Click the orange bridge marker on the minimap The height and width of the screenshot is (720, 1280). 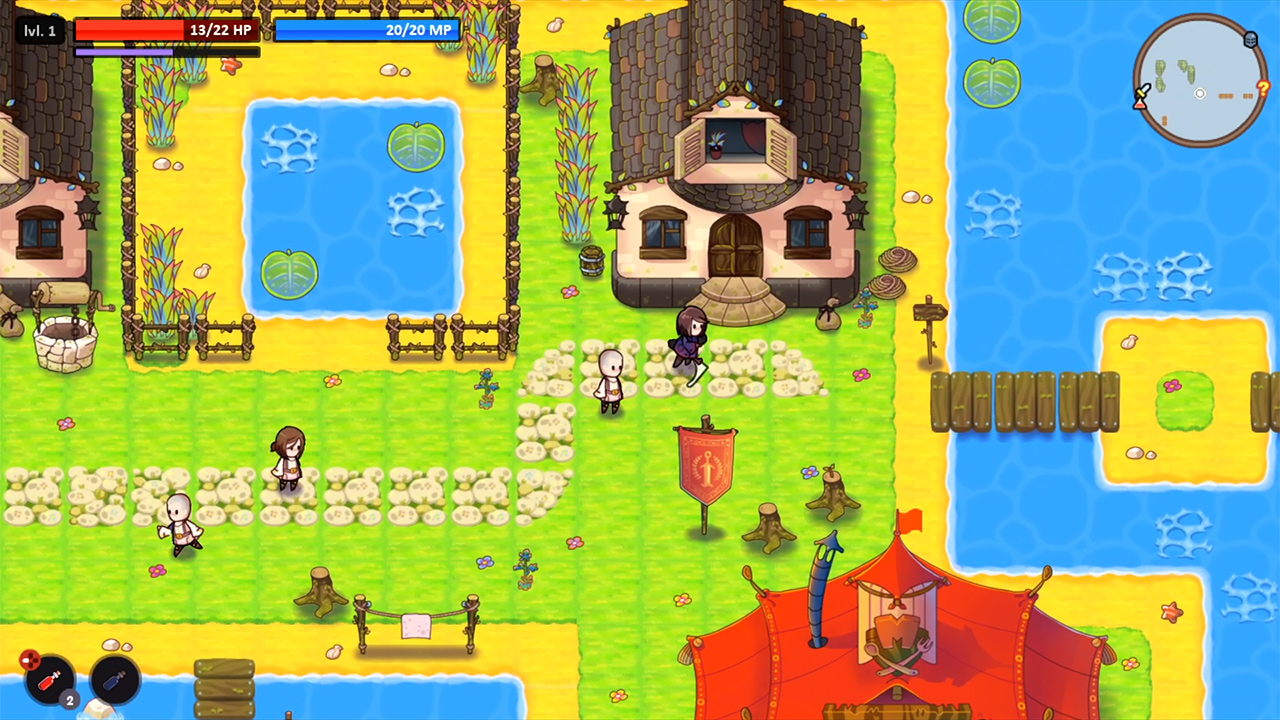(x=1225, y=95)
